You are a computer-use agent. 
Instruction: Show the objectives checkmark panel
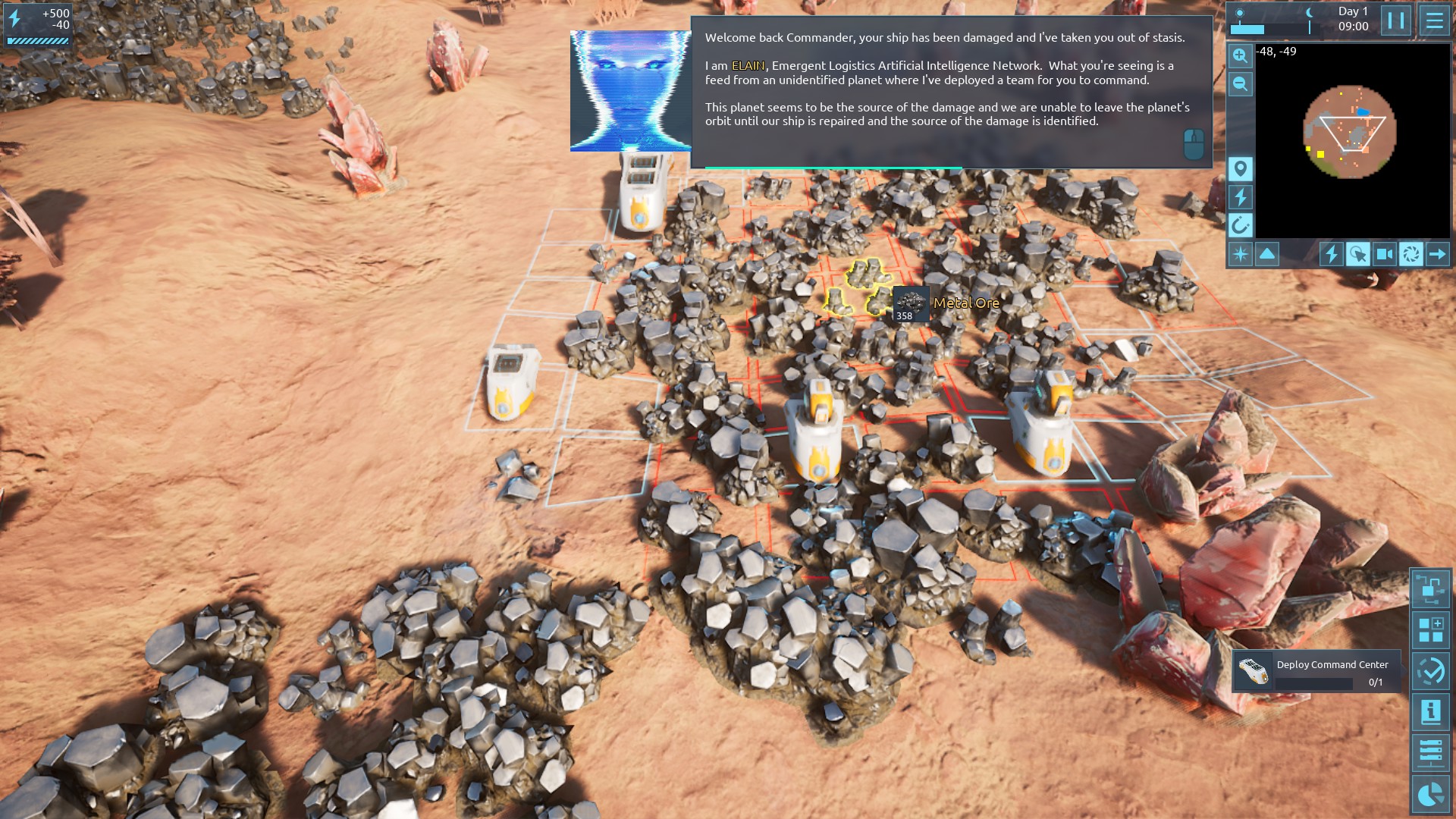coord(1430,671)
